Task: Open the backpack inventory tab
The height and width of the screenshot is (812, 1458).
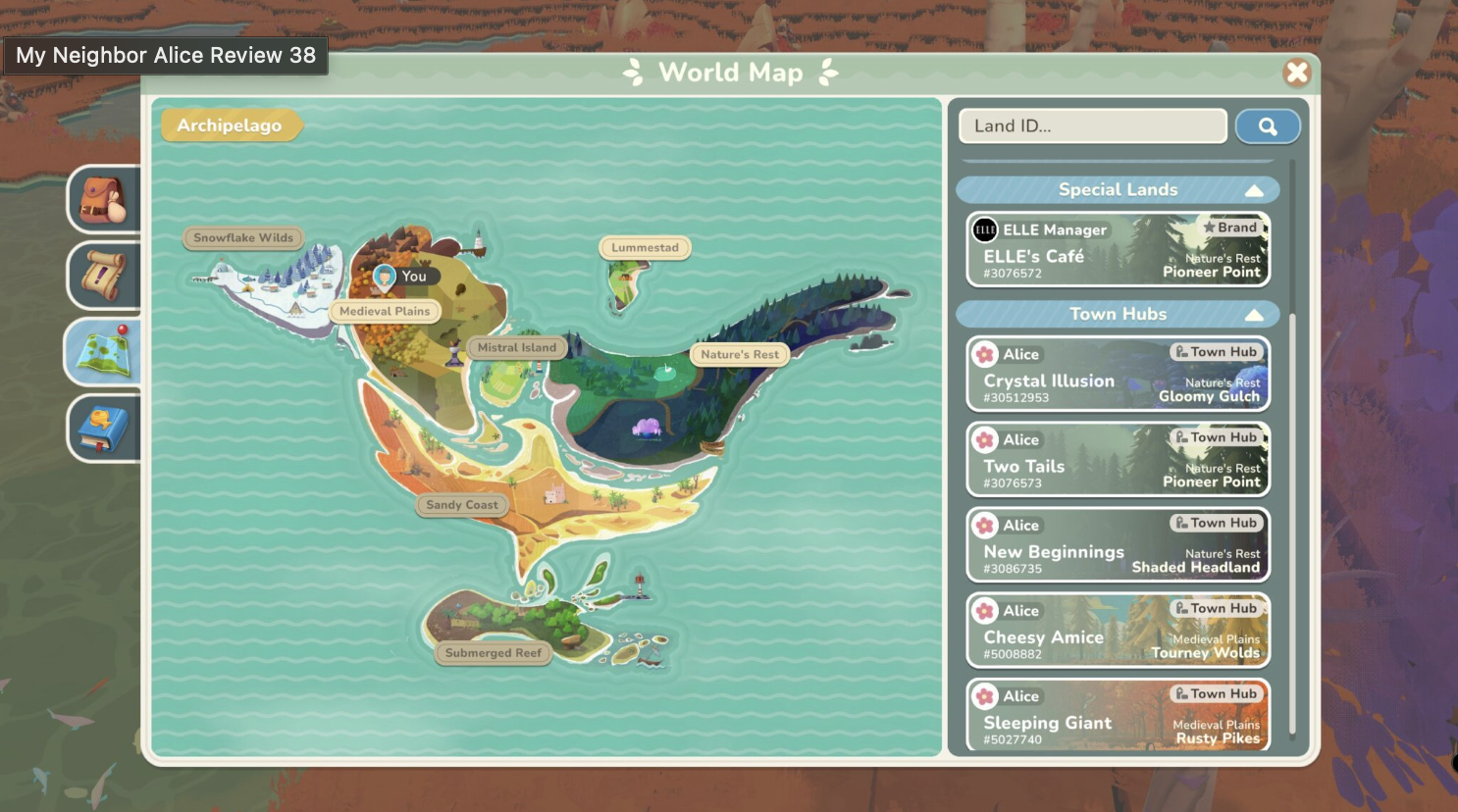Action: [x=103, y=200]
